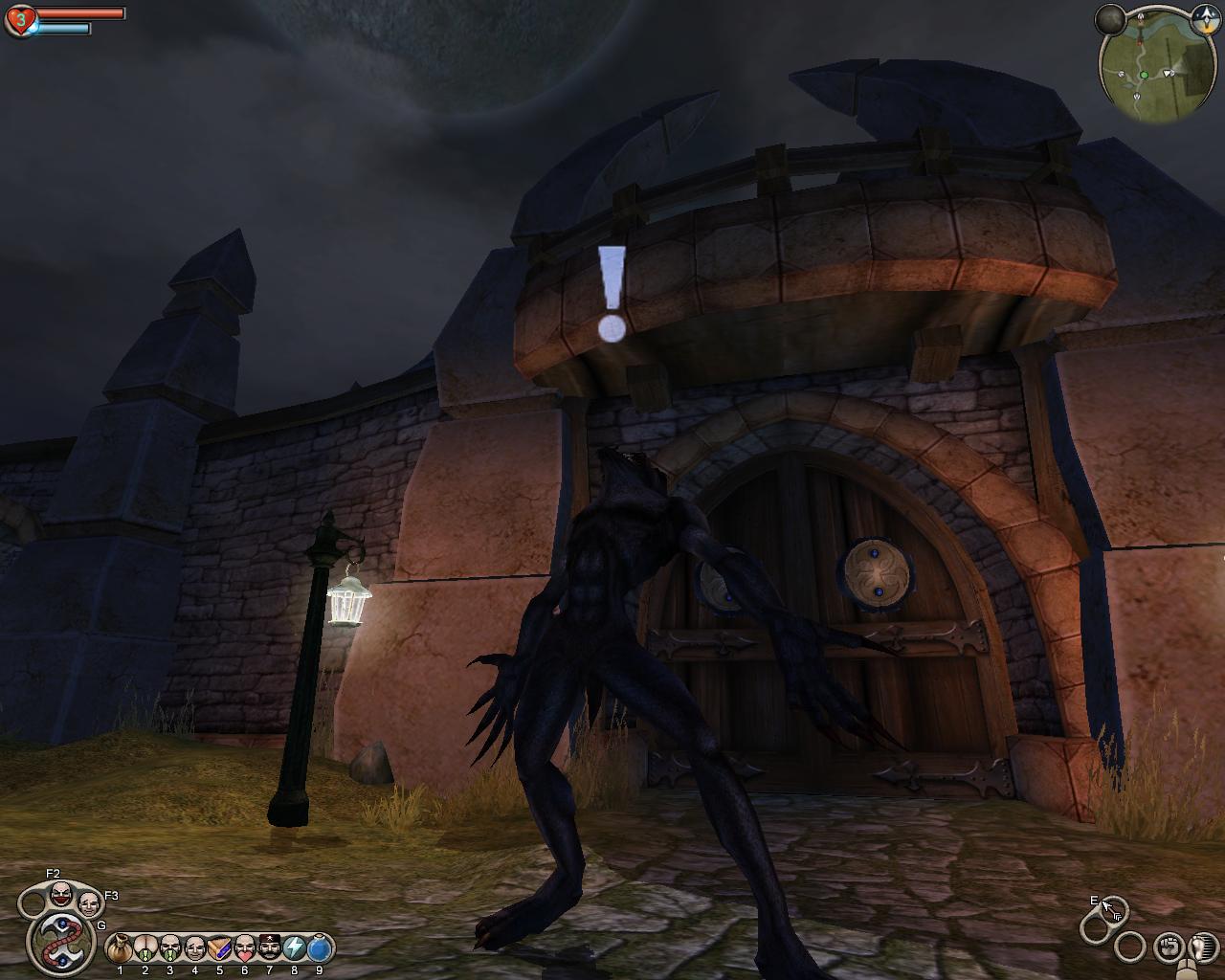Click the bare buttocks expression icon
The width and height of the screenshot is (1225, 980).
(x=145, y=948)
